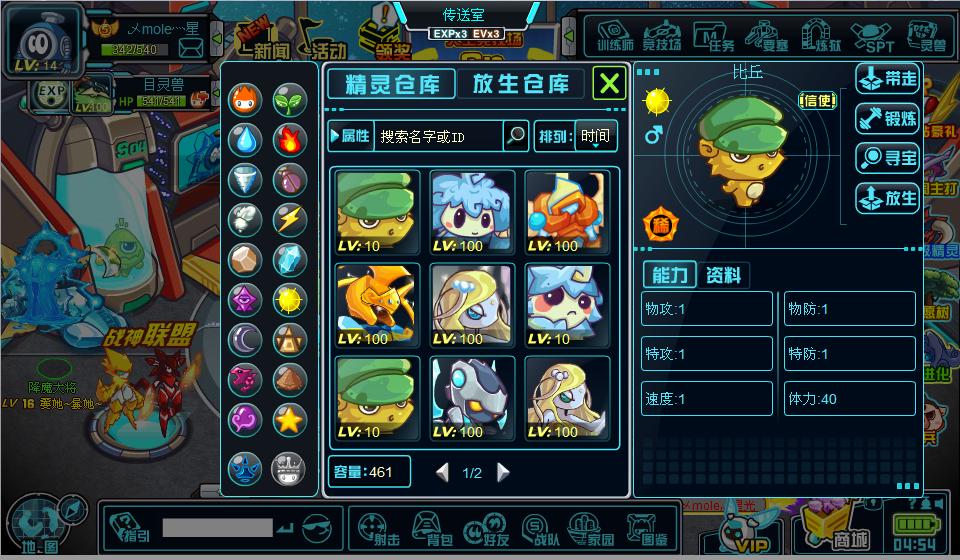Show the 资料 info tab

point(722,276)
